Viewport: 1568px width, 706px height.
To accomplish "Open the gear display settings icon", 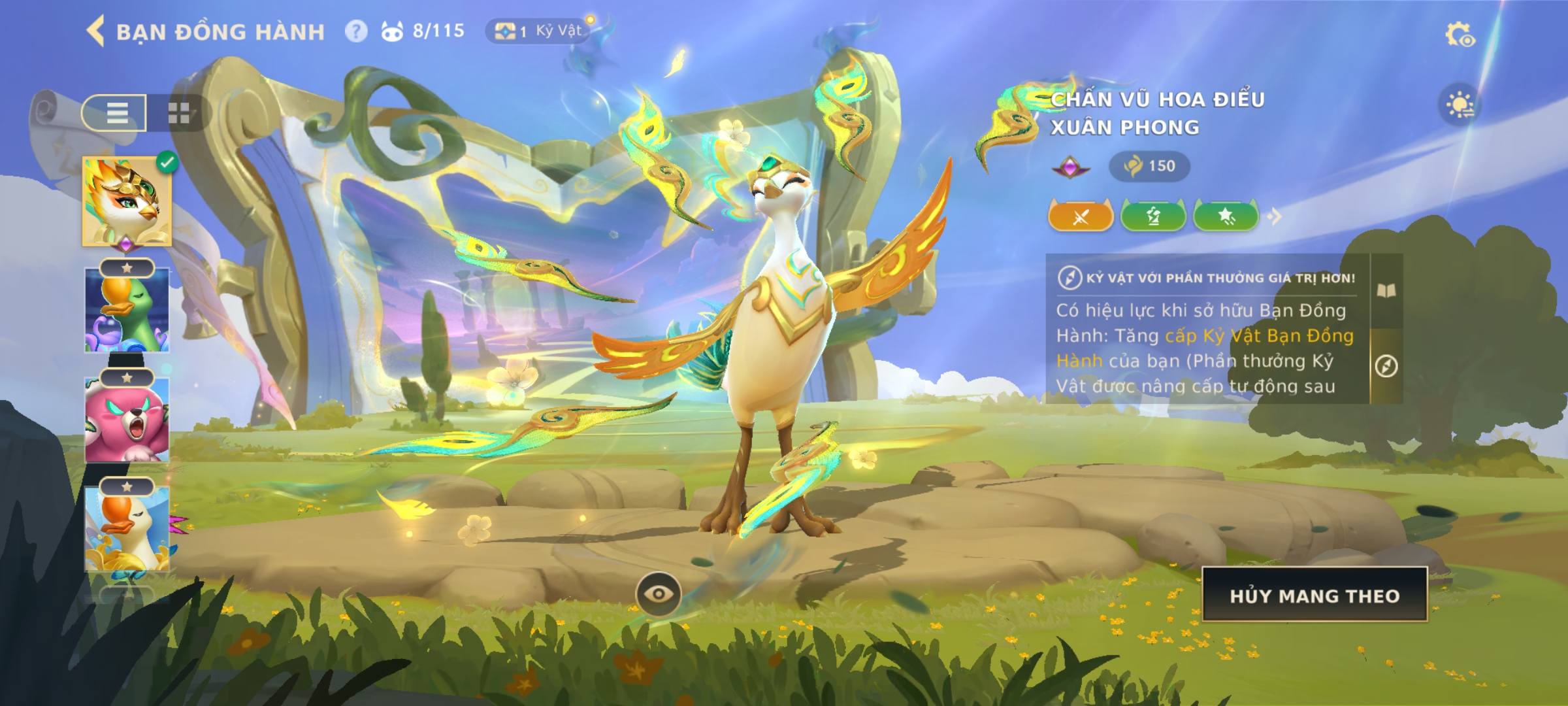I will click(x=1459, y=35).
